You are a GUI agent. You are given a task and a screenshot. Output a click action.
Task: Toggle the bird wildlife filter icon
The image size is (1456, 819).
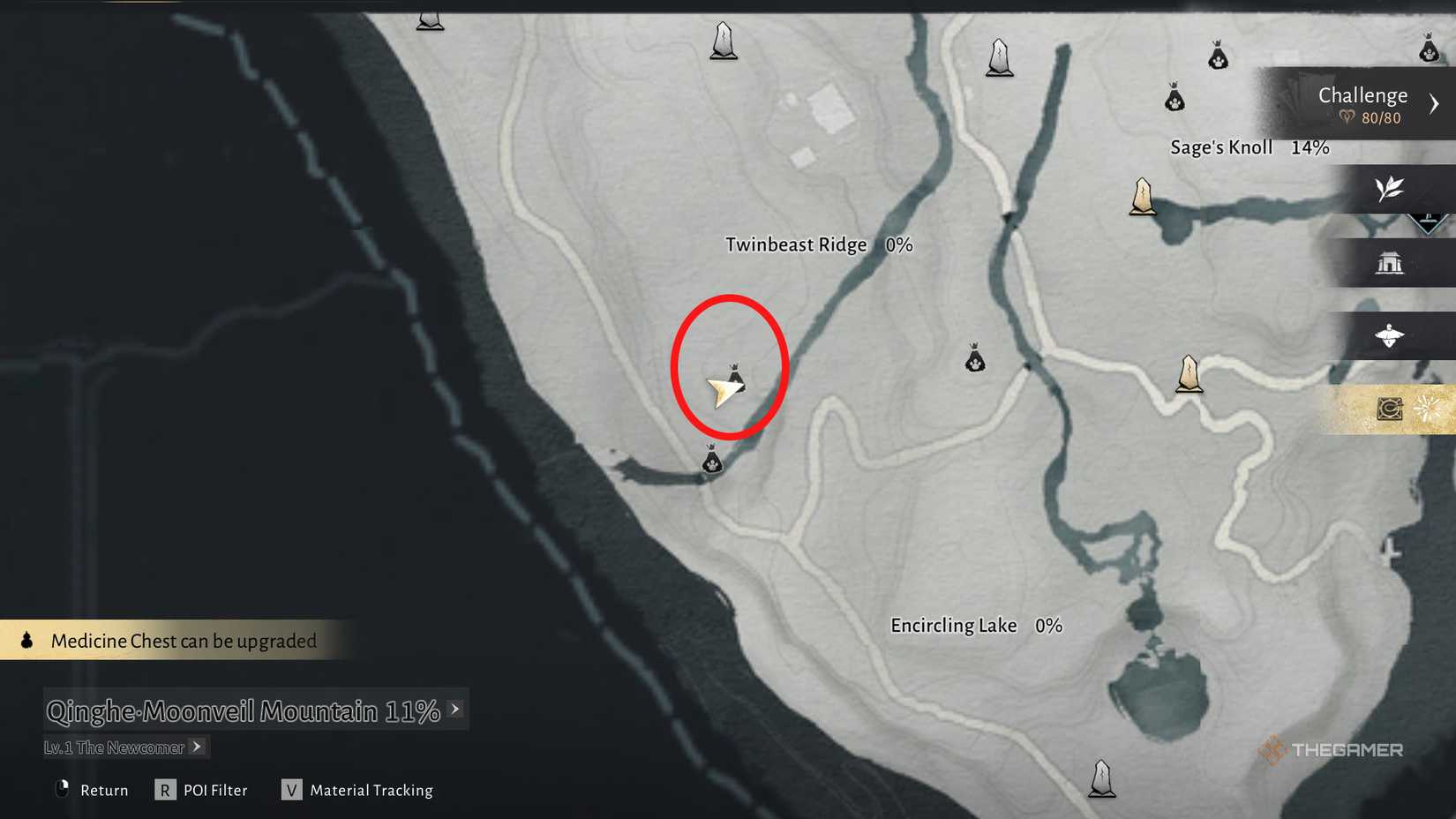1392,336
